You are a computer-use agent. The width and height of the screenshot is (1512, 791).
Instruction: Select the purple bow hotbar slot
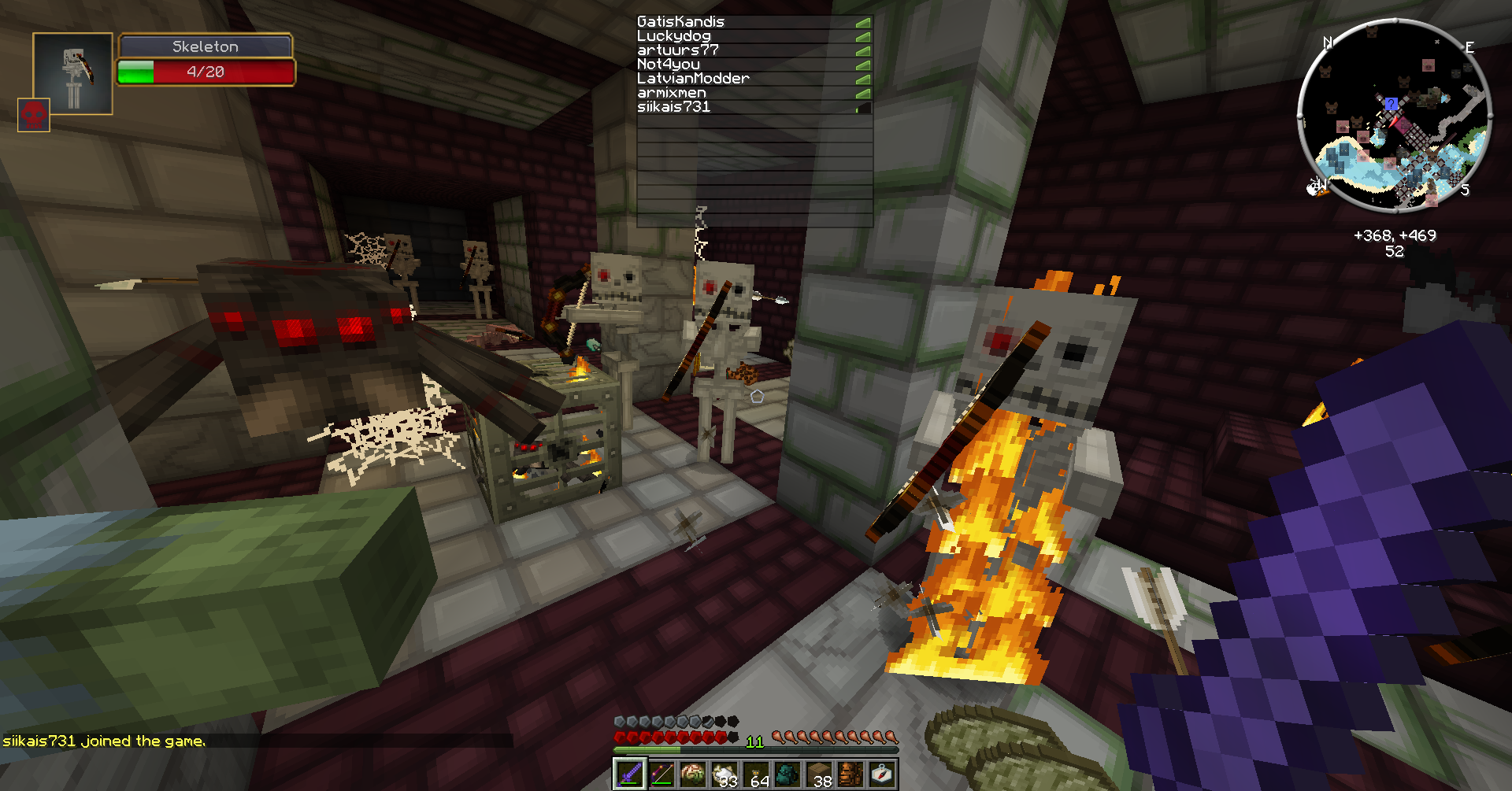[661, 774]
